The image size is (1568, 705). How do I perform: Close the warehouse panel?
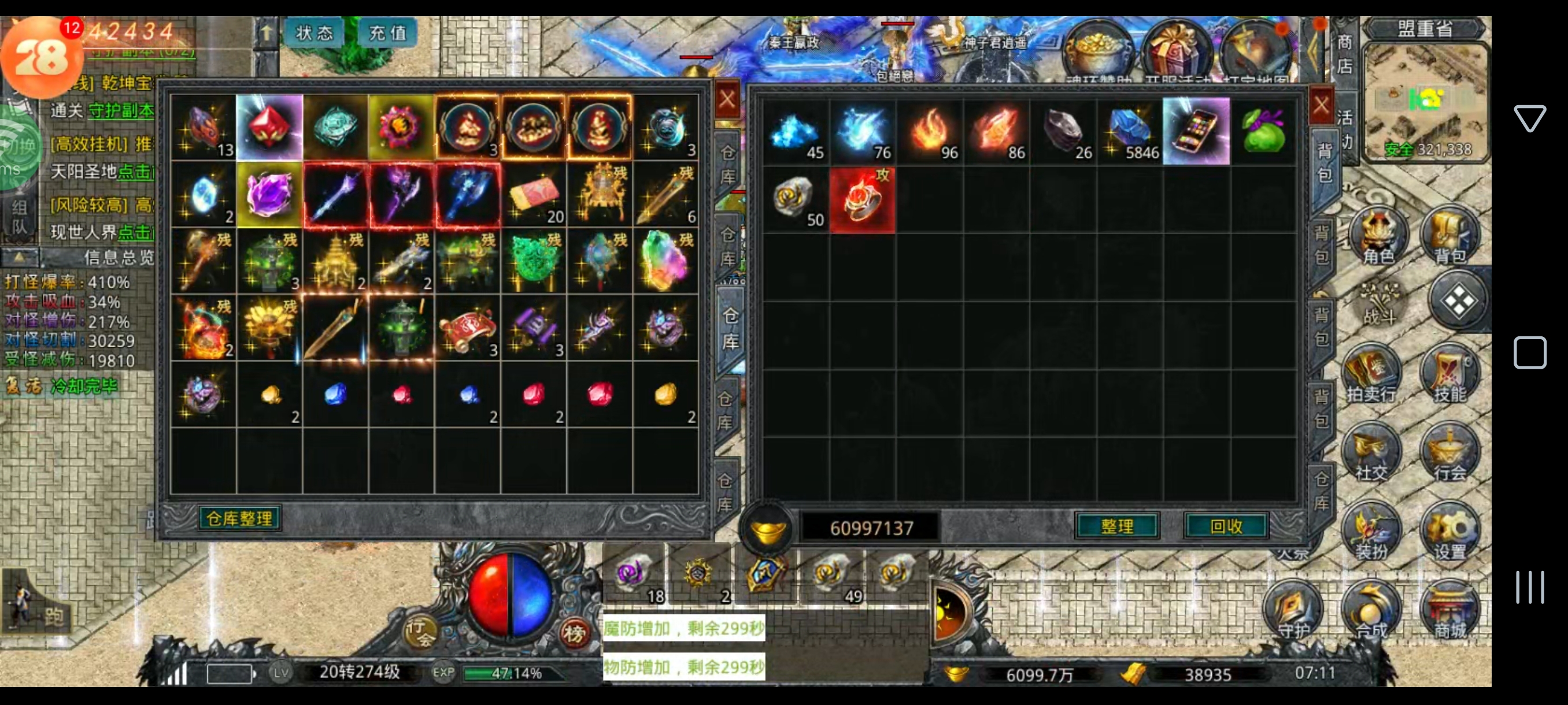[x=727, y=99]
